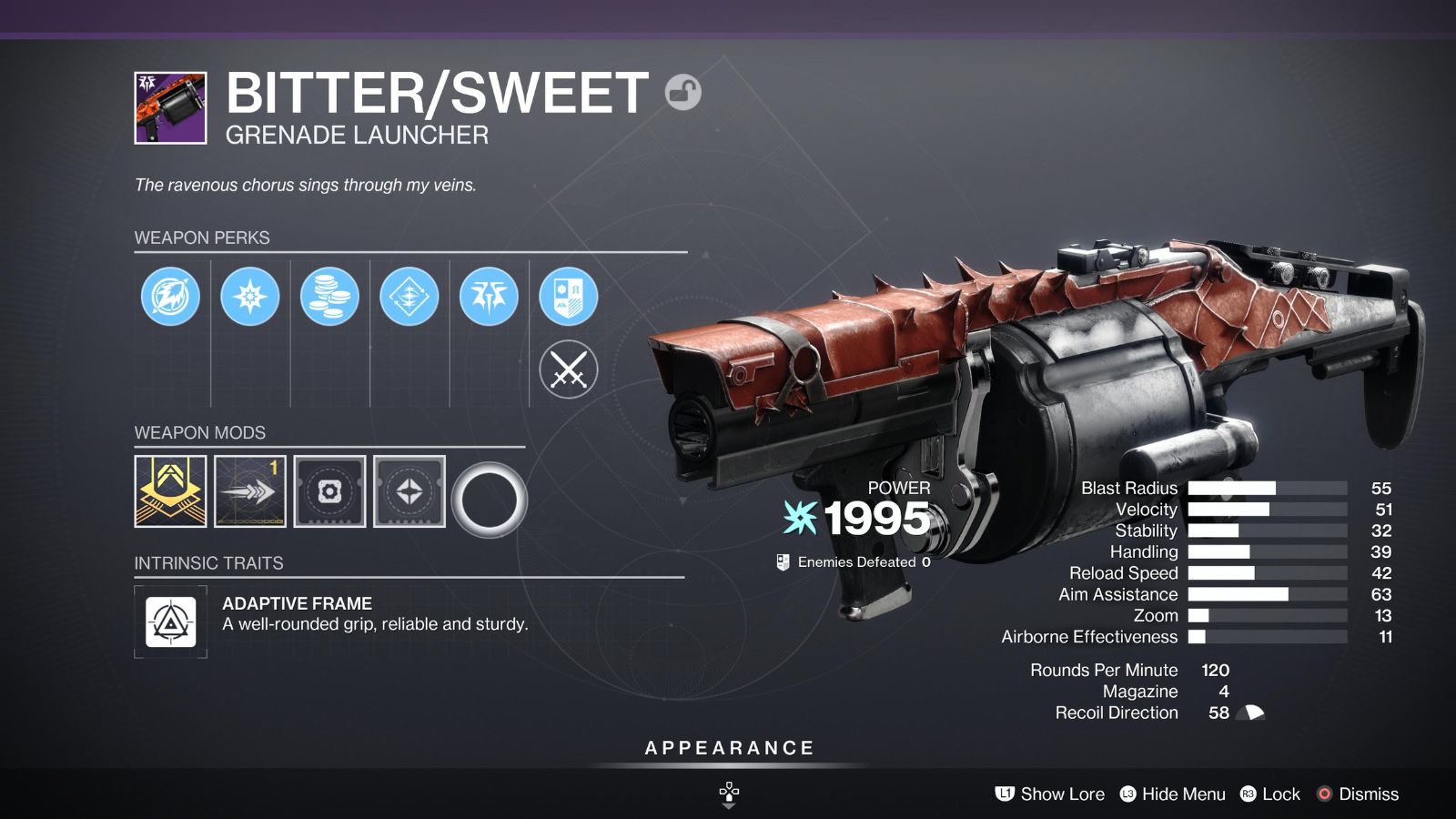The image size is (1456, 819).
Task: Click the diamond-shaped weapon mod slot
Action: [x=409, y=491]
